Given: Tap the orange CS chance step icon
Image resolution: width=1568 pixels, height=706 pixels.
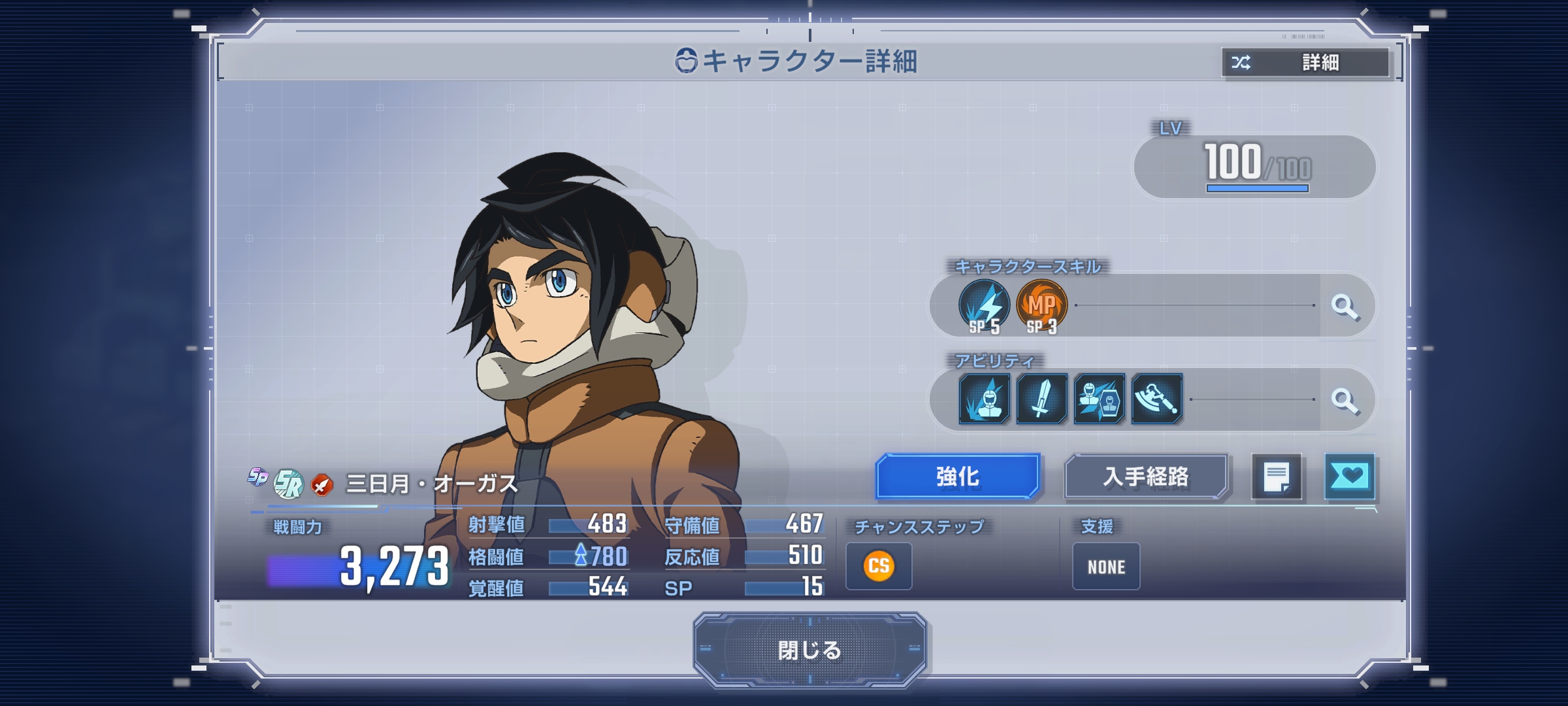Looking at the screenshot, I should pyautogui.click(x=879, y=566).
